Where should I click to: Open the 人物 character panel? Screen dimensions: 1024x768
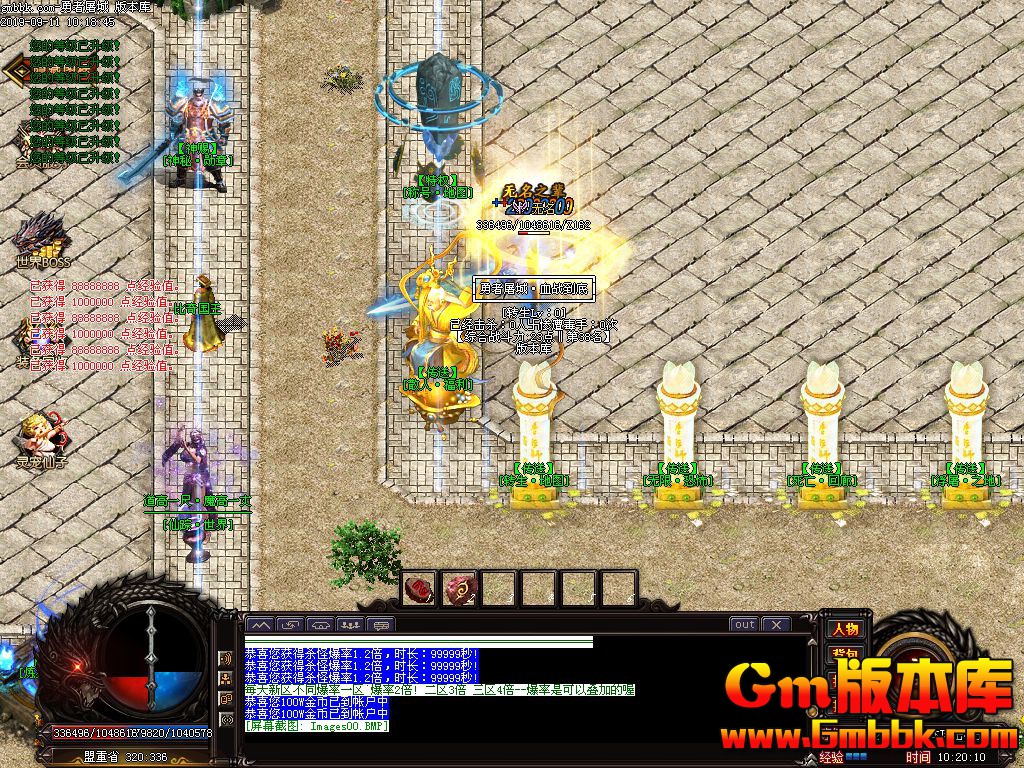pyautogui.click(x=844, y=628)
